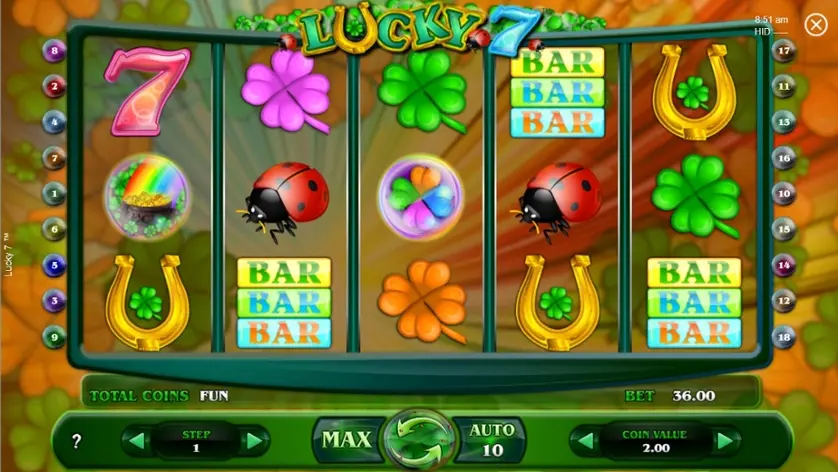
Task: Select payline 7 ball
Action: coord(54,157)
